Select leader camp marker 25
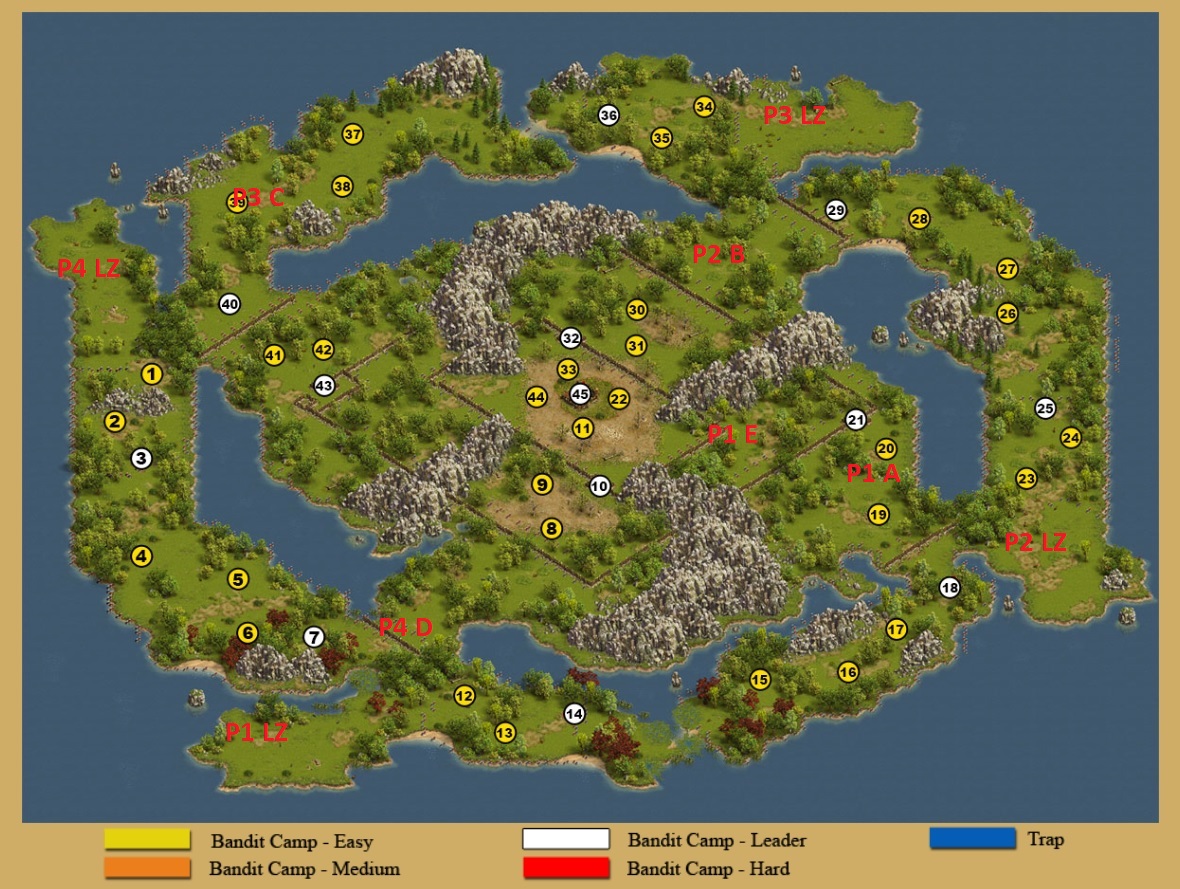This screenshot has width=1180, height=889. pos(1045,408)
